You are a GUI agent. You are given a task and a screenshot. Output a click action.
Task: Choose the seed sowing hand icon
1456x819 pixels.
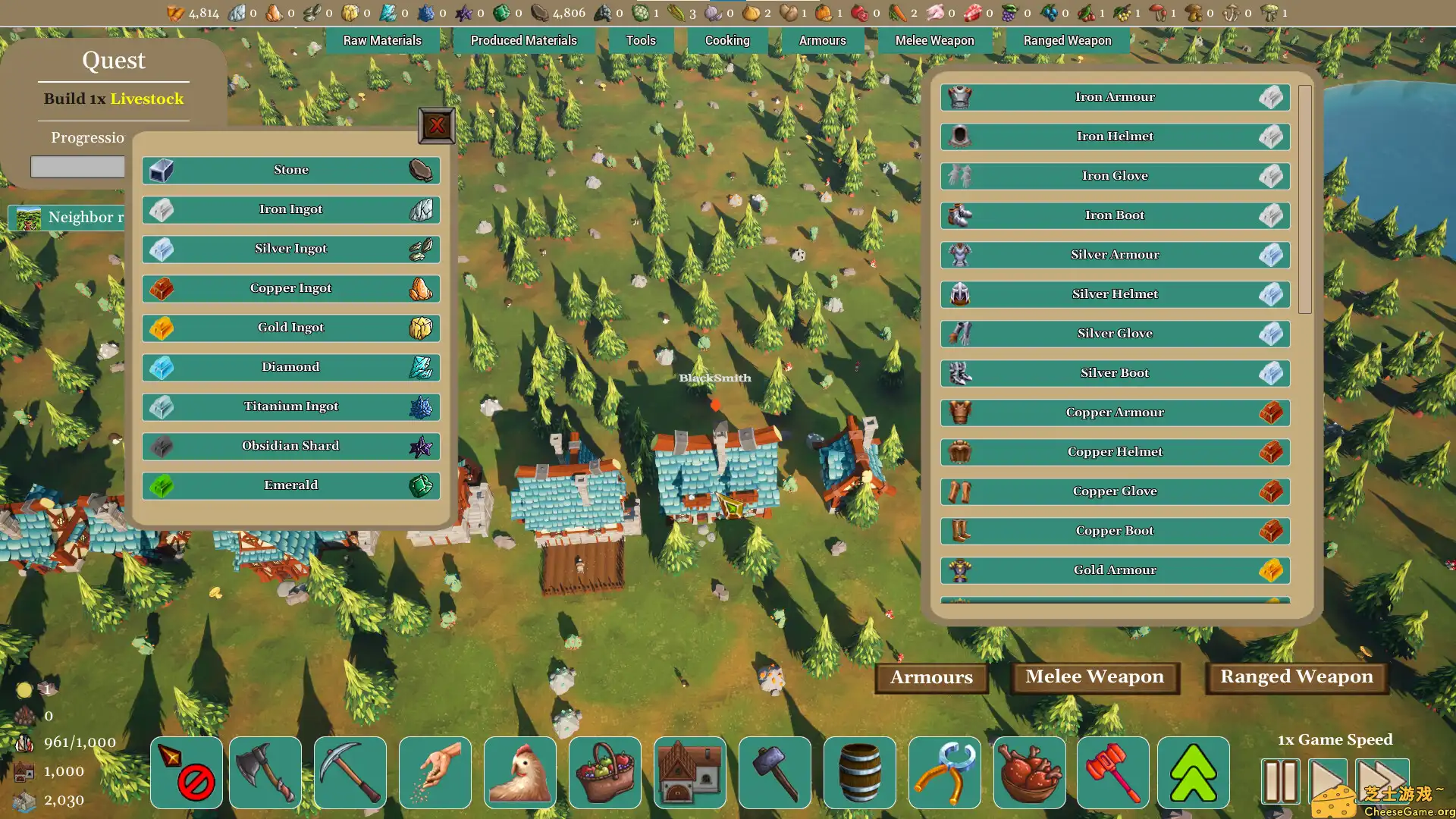point(435,772)
